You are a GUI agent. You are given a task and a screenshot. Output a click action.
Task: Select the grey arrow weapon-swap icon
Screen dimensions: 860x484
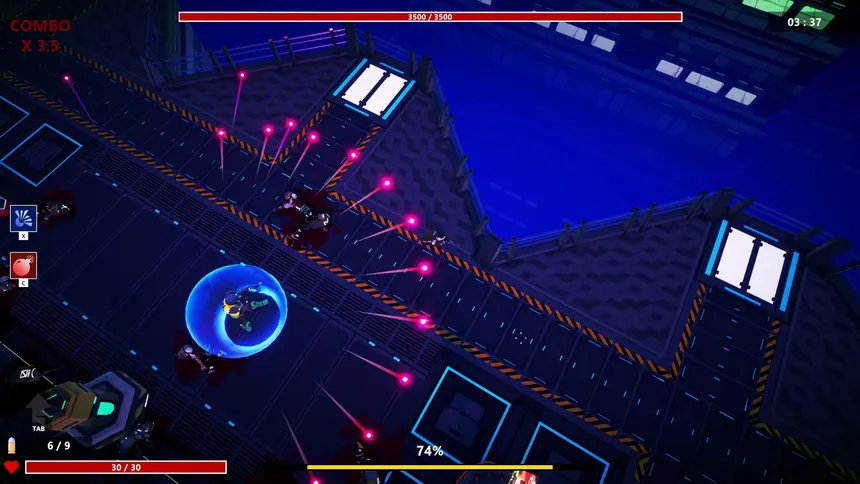(39, 409)
